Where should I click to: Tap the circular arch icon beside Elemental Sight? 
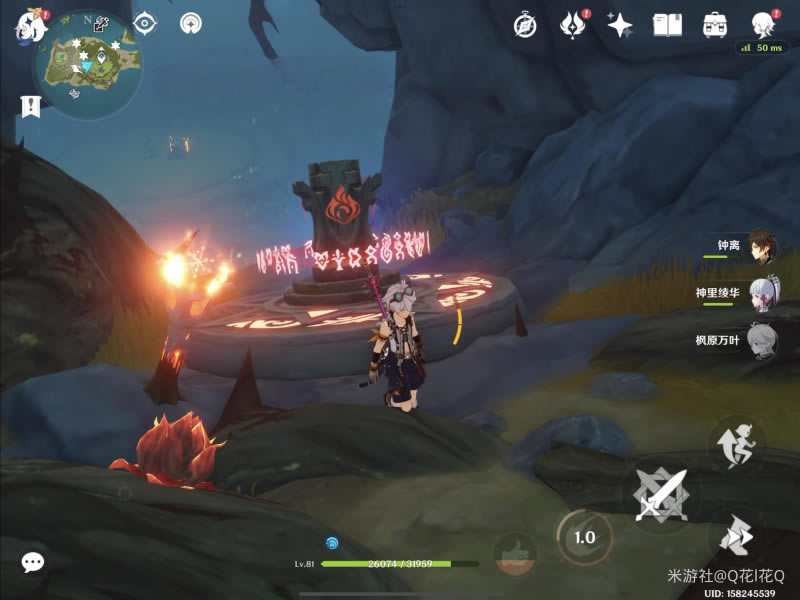[x=190, y=23]
